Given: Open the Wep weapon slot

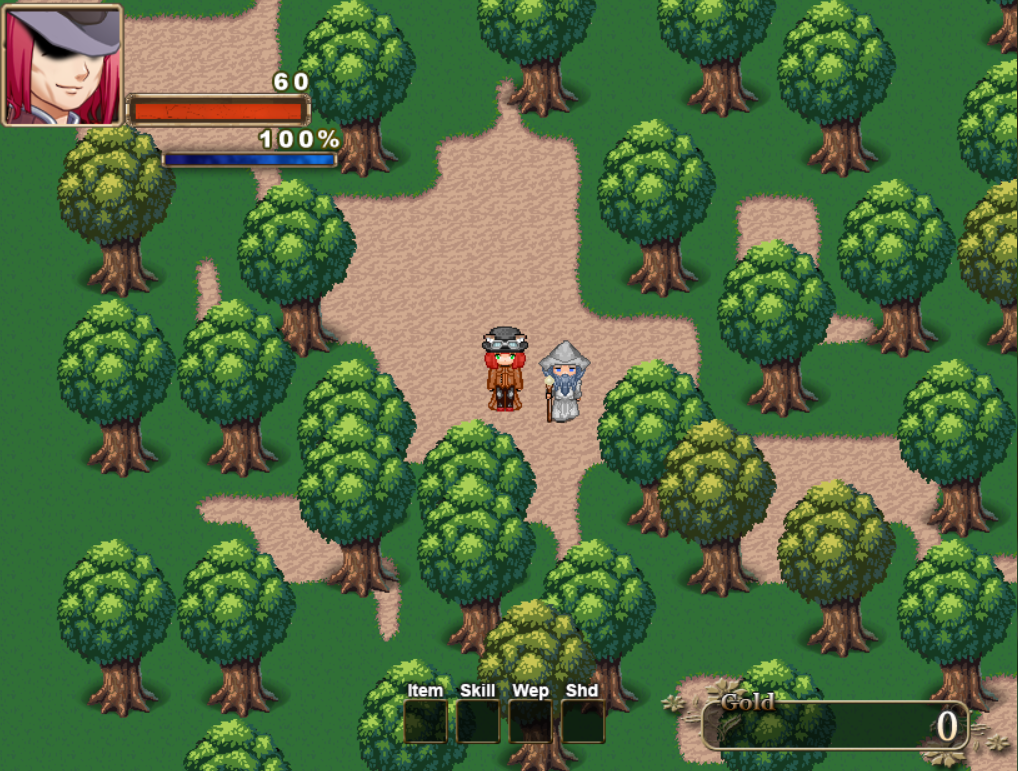Looking at the screenshot, I should click(x=530, y=721).
